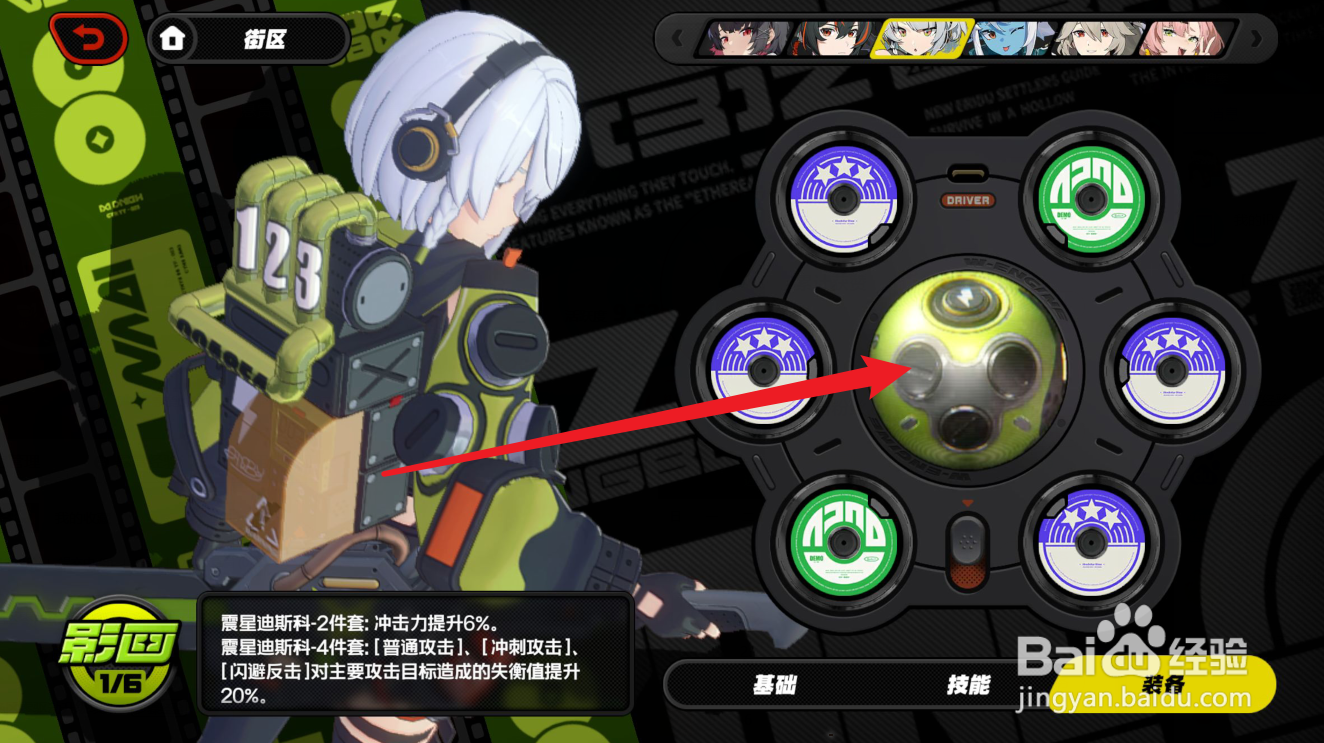Switch to the 技能 tab
The image size is (1324, 743).
click(968, 685)
